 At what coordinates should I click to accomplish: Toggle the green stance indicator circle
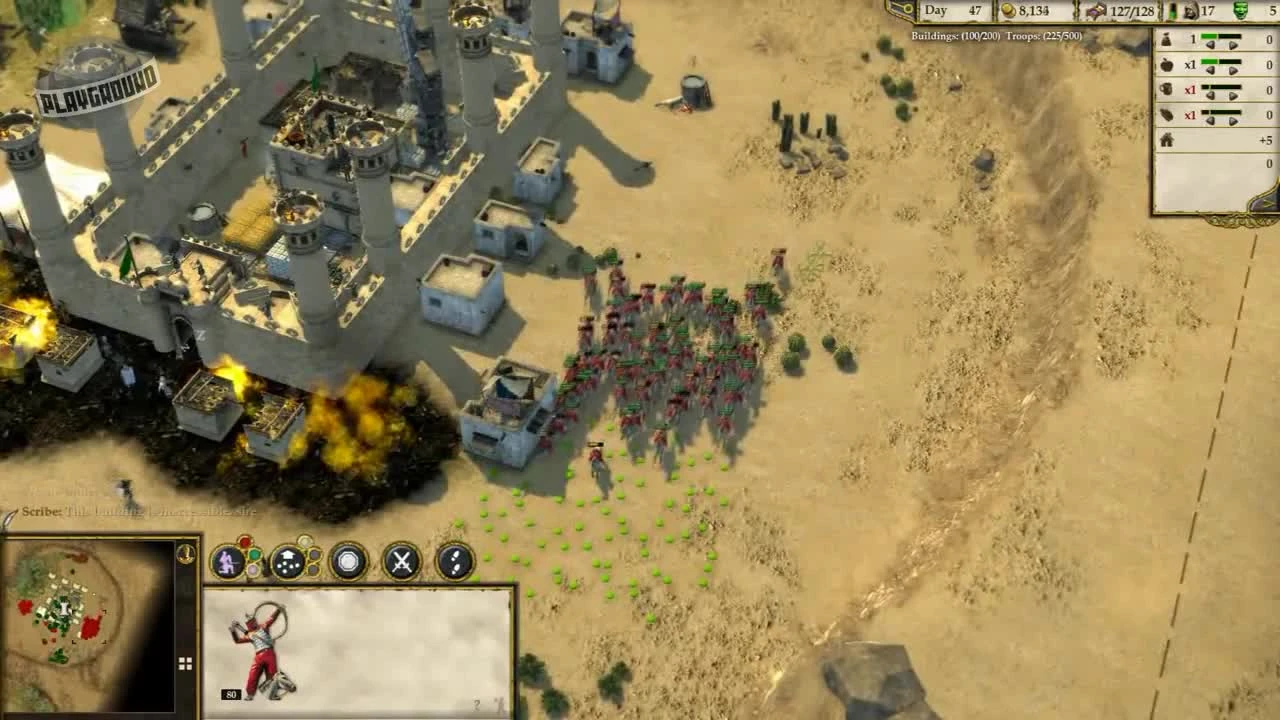[254, 553]
